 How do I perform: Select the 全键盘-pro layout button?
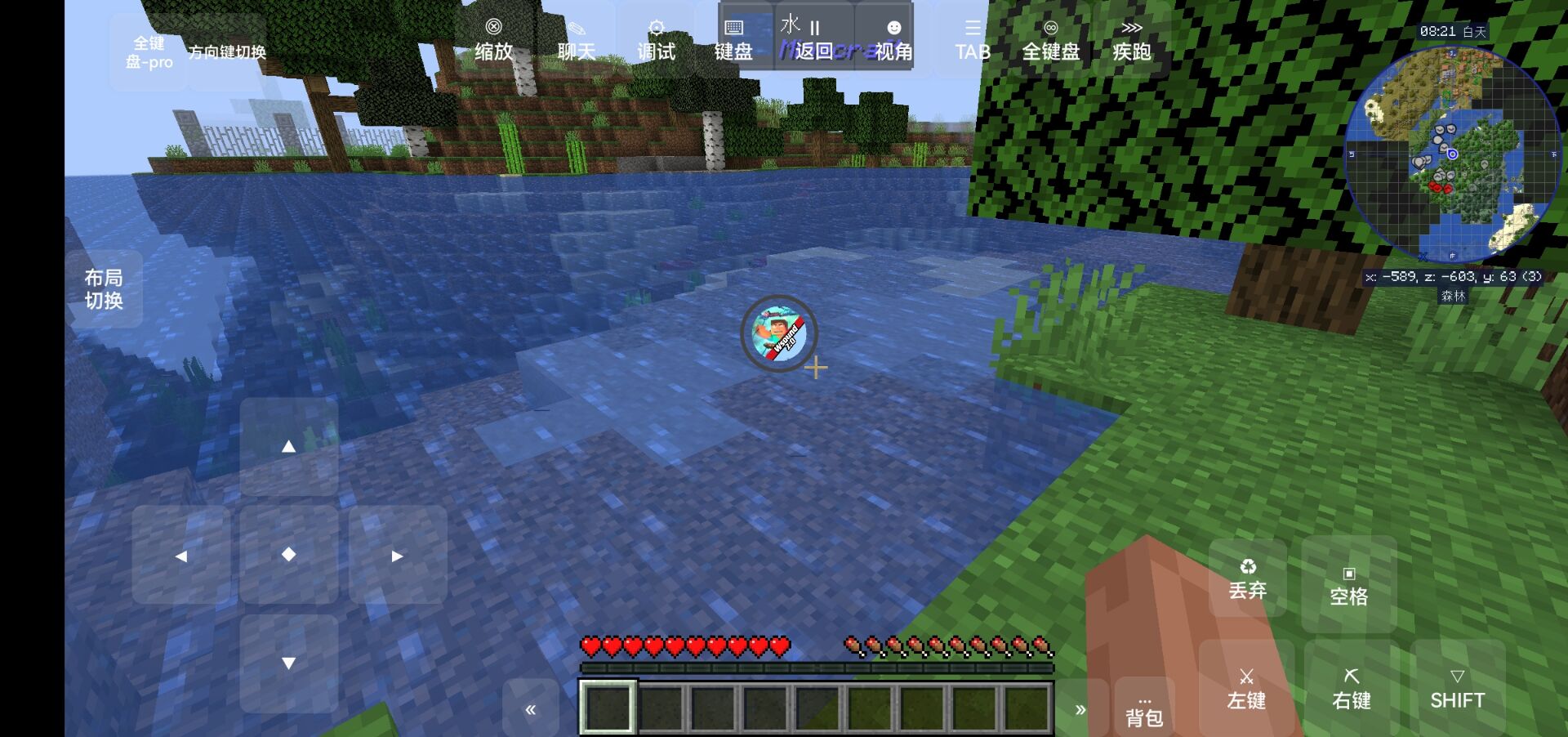click(149, 51)
